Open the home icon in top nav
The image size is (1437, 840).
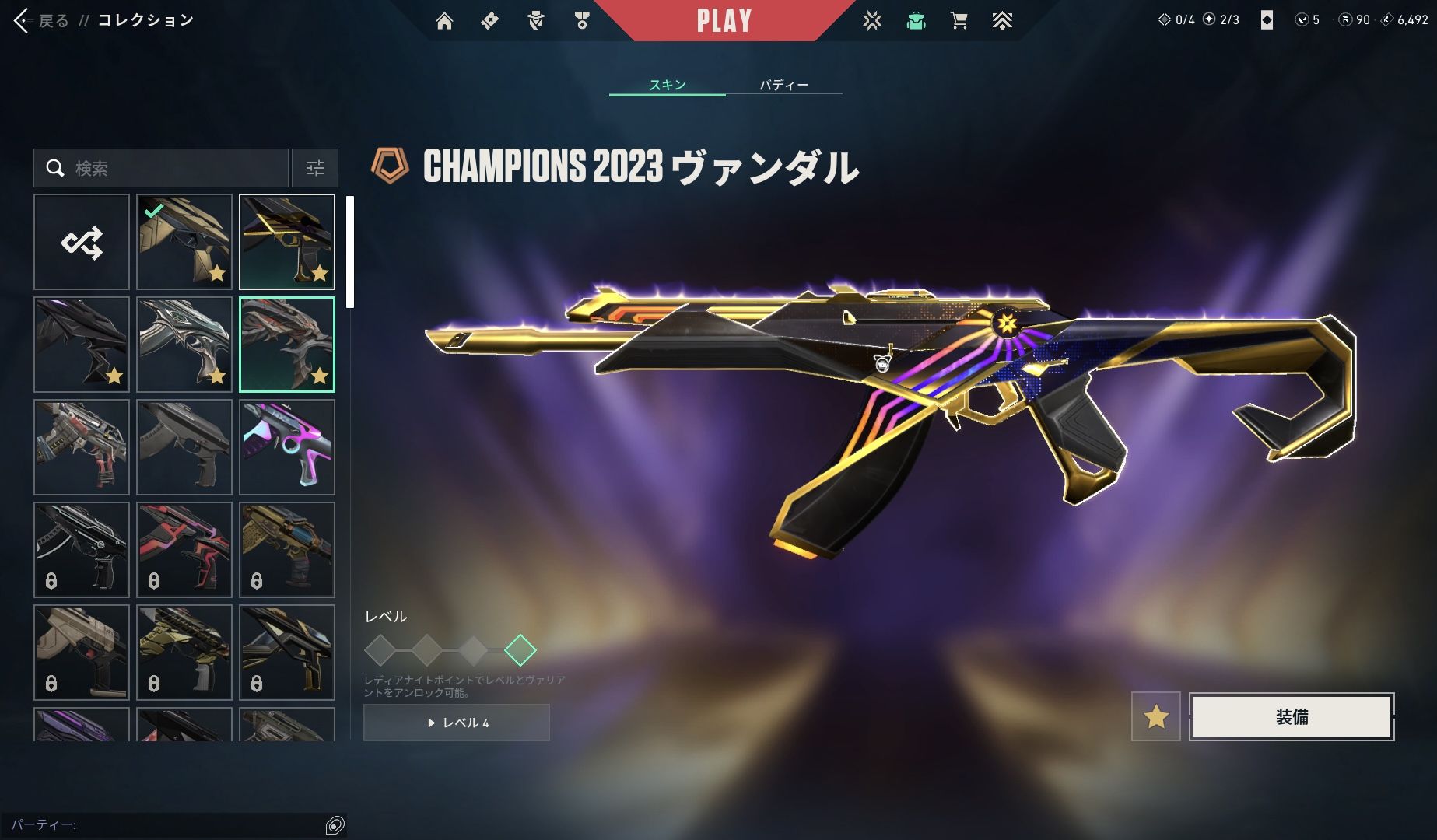click(x=444, y=21)
